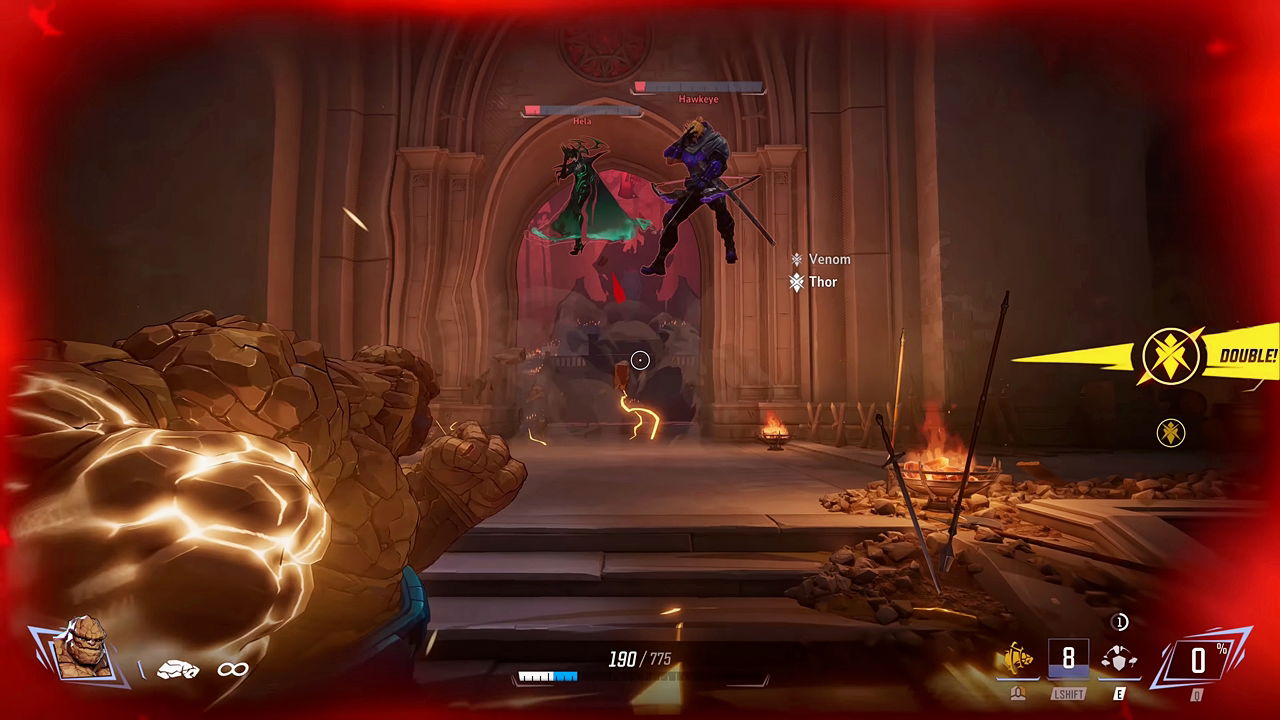Select The Thing hero portrait
The width and height of the screenshot is (1280, 720).
click(82, 650)
